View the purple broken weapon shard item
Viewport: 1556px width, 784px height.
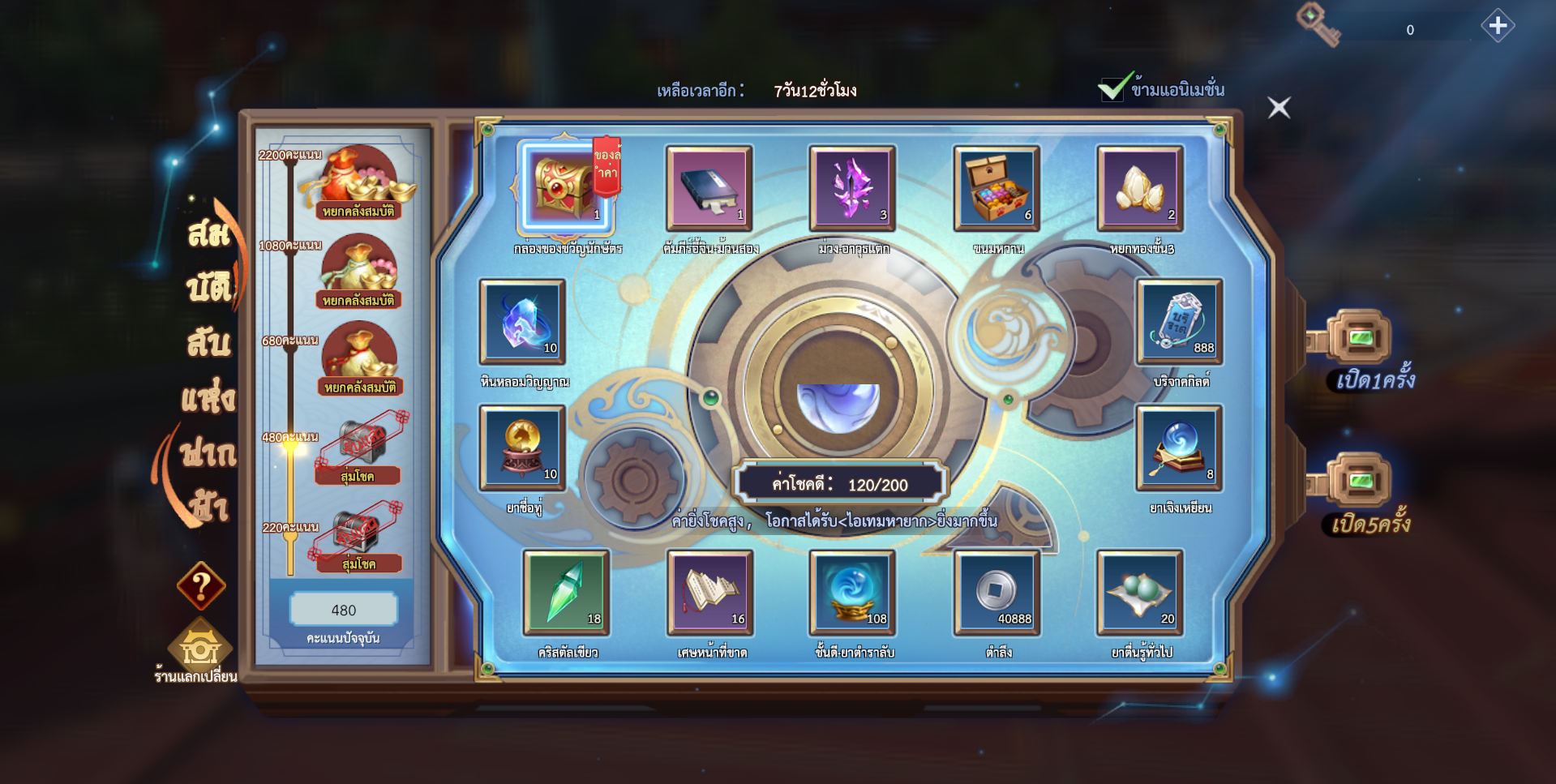point(852,187)
